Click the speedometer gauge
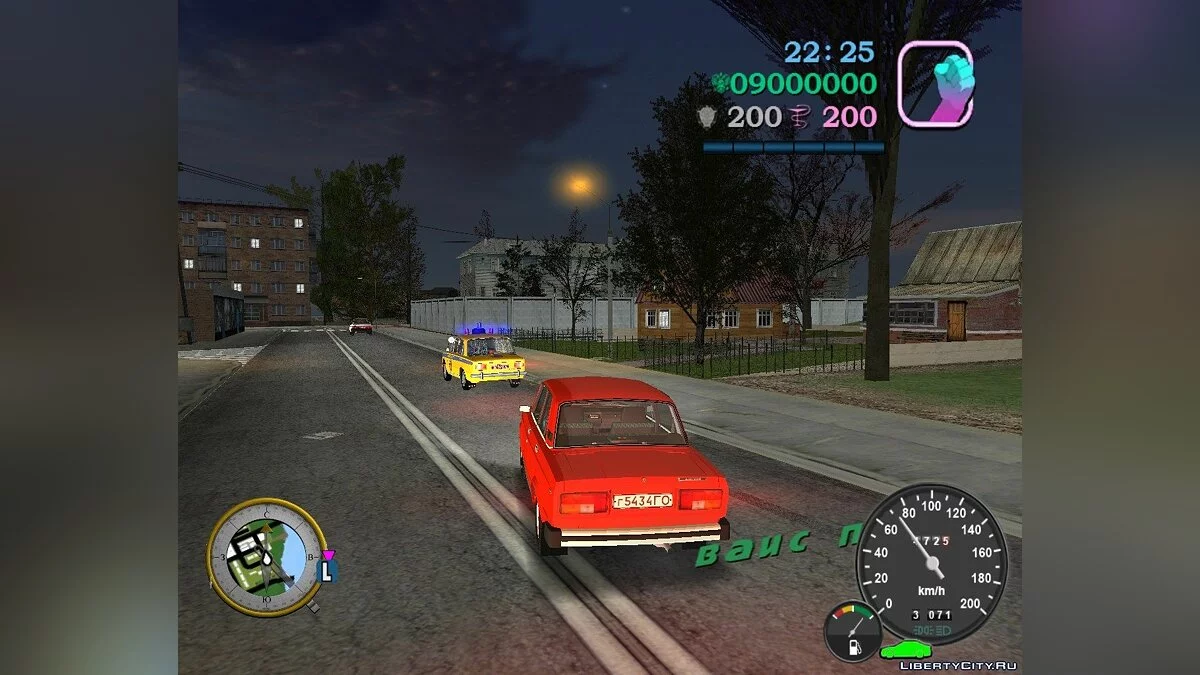This screenshot has height=675, width=1200. 932,563
